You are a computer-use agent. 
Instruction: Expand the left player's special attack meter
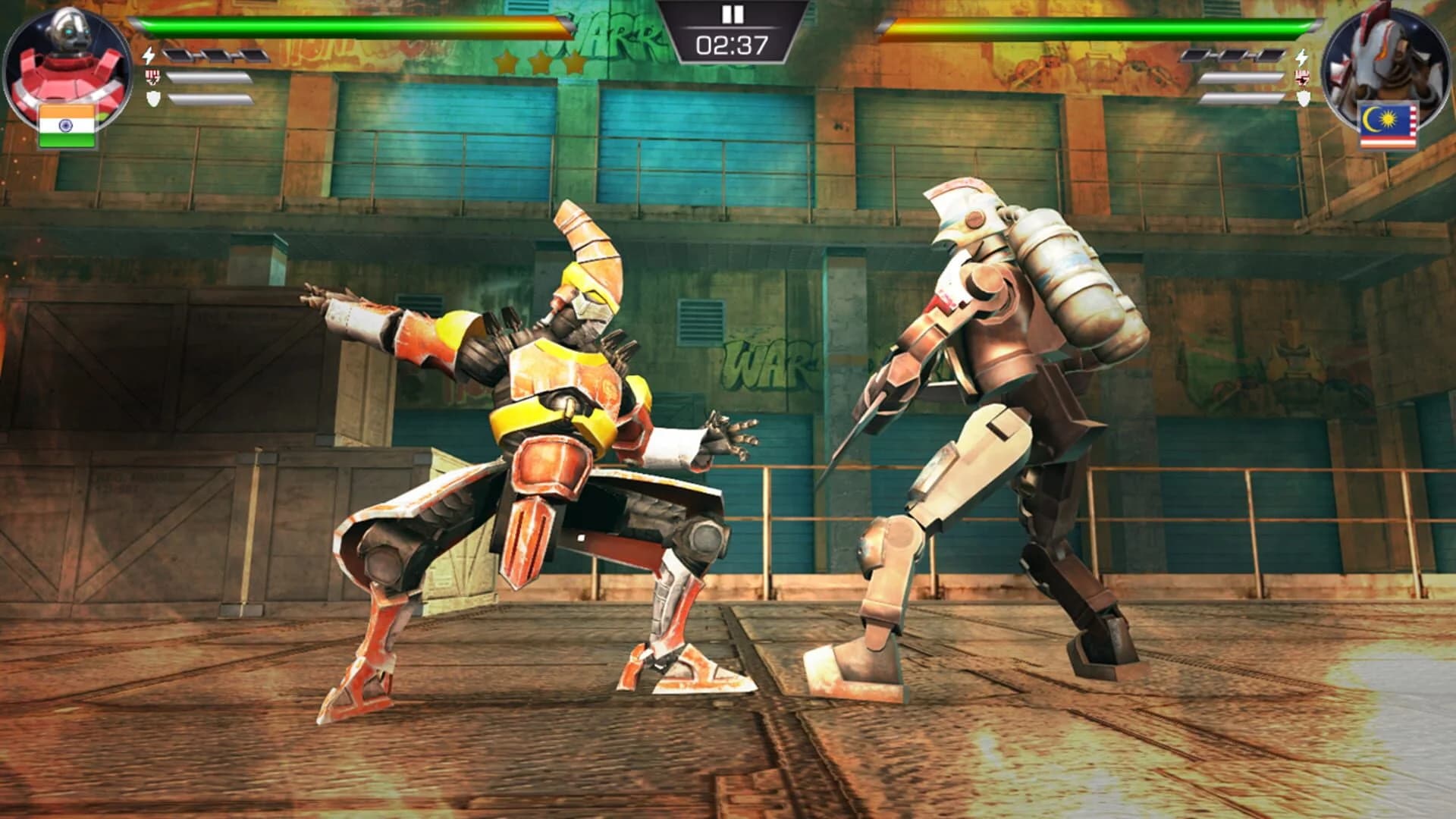tap(210, 77)
